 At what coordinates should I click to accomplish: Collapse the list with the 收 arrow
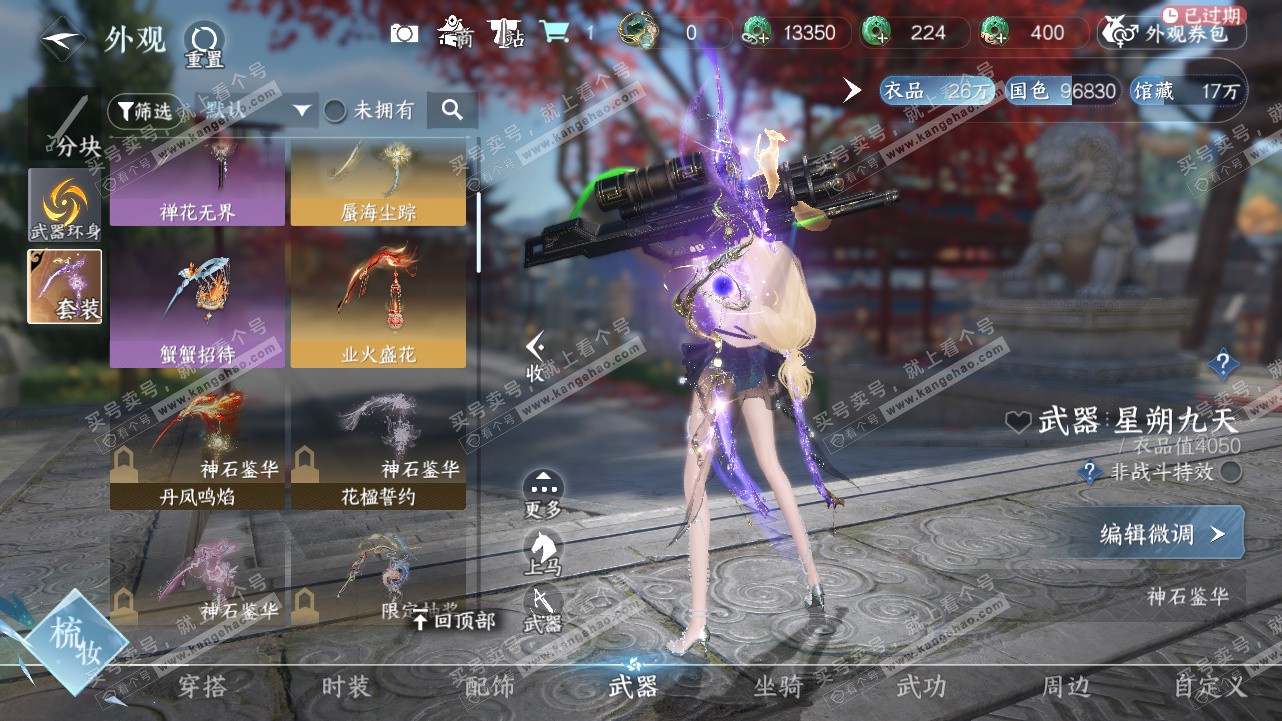tap(537, 355)
